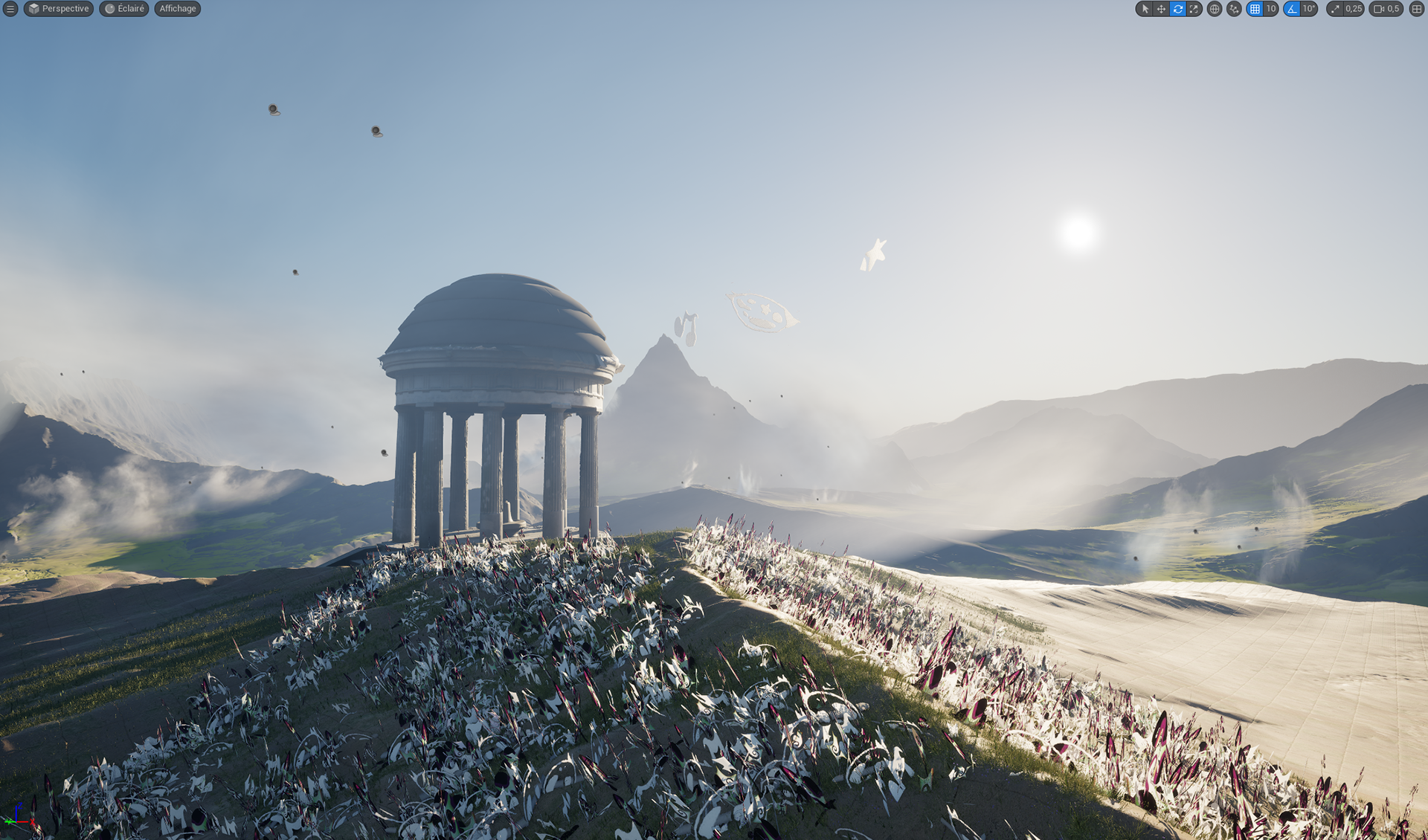Toggle the globe world/local coordinate icon
1428x840 pixels.
[x=1214, y=9]
